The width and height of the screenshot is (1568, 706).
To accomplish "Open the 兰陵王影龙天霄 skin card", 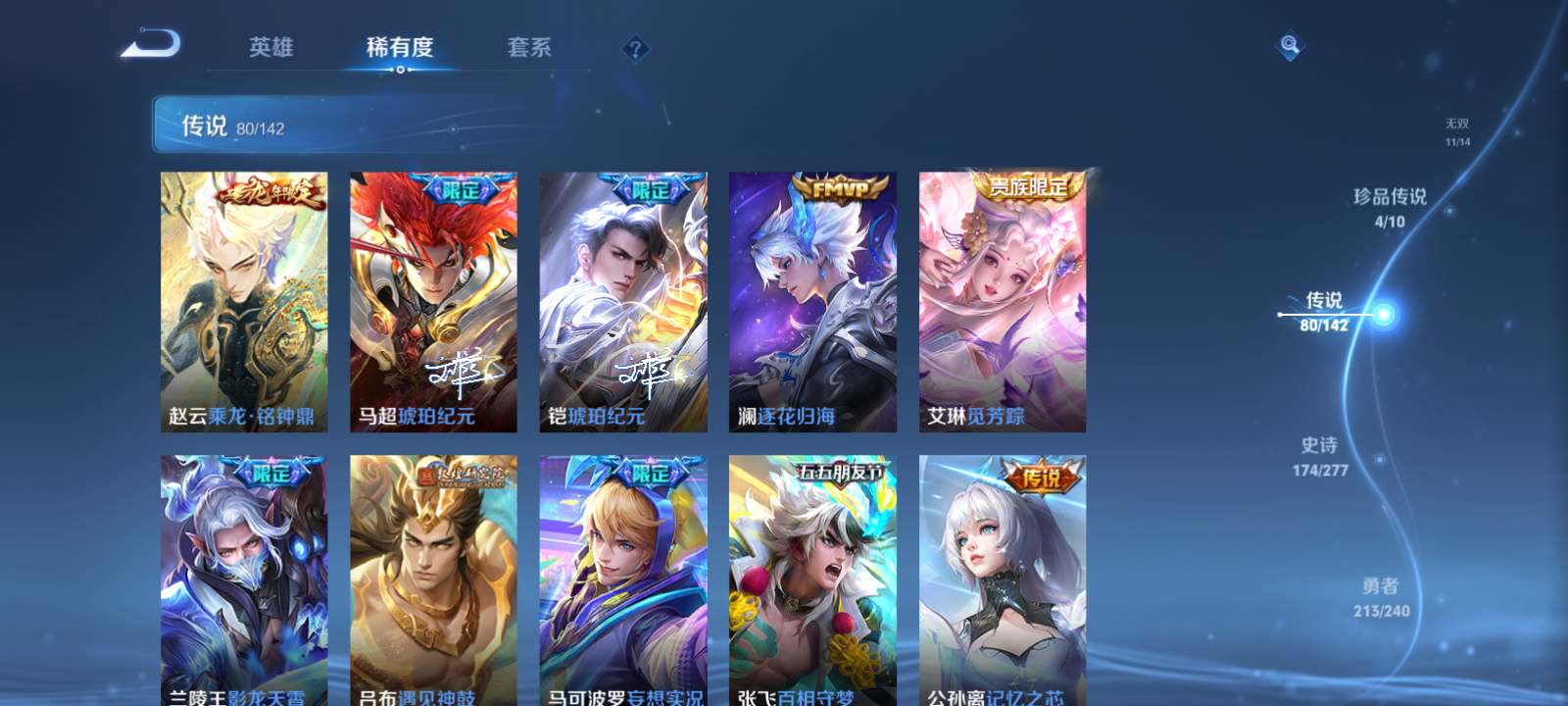I will pos(244,579).
